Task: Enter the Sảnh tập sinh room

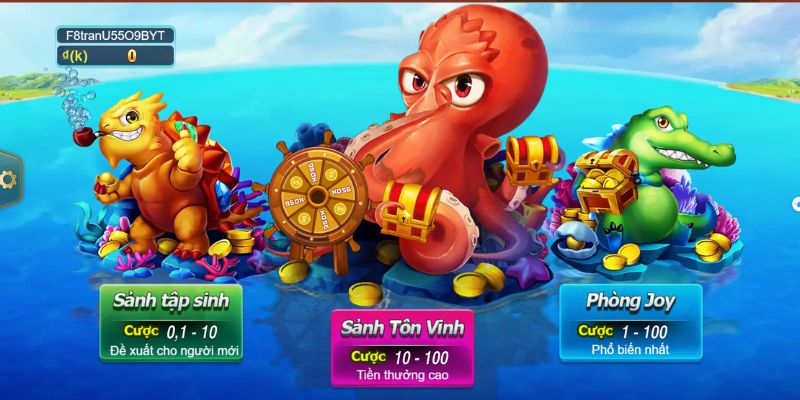Action: point(170,323)
